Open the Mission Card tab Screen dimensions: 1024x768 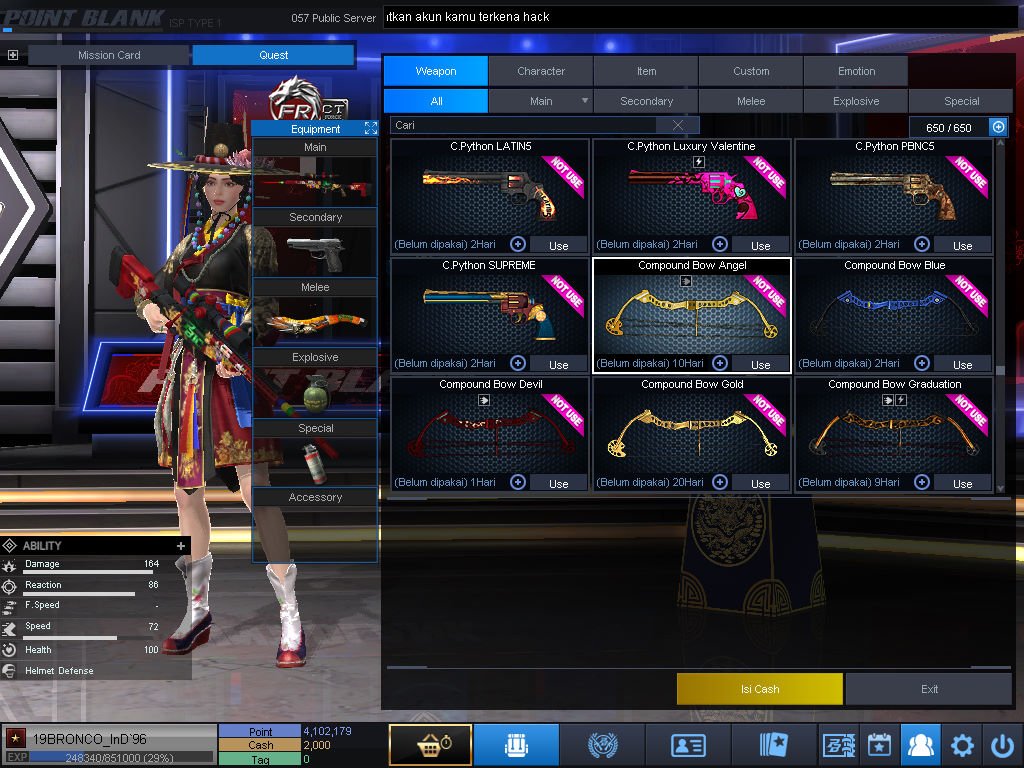pos(109,55)
